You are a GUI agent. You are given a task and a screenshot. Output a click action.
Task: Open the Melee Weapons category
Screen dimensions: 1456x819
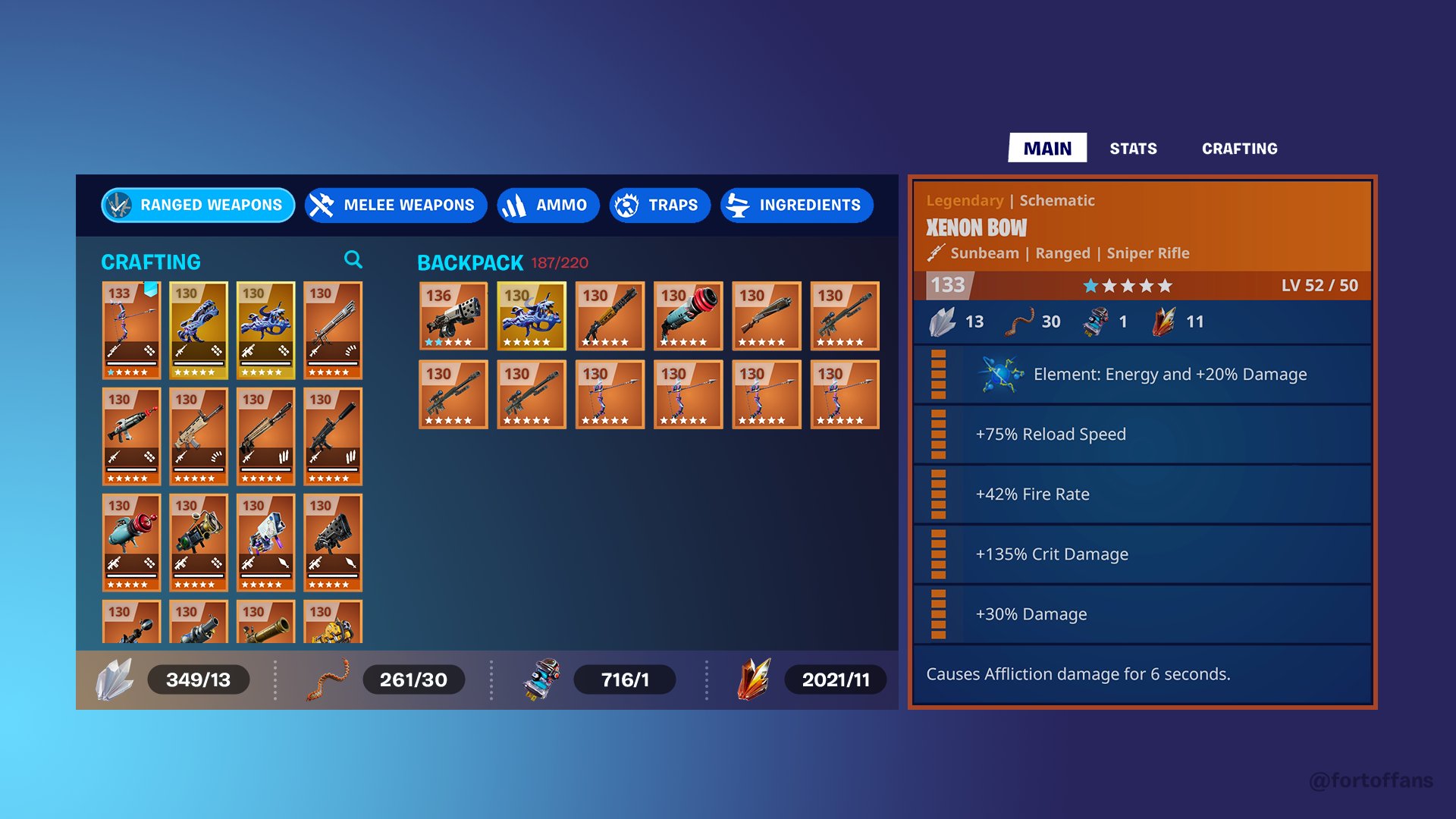click(x=394, y=205)
